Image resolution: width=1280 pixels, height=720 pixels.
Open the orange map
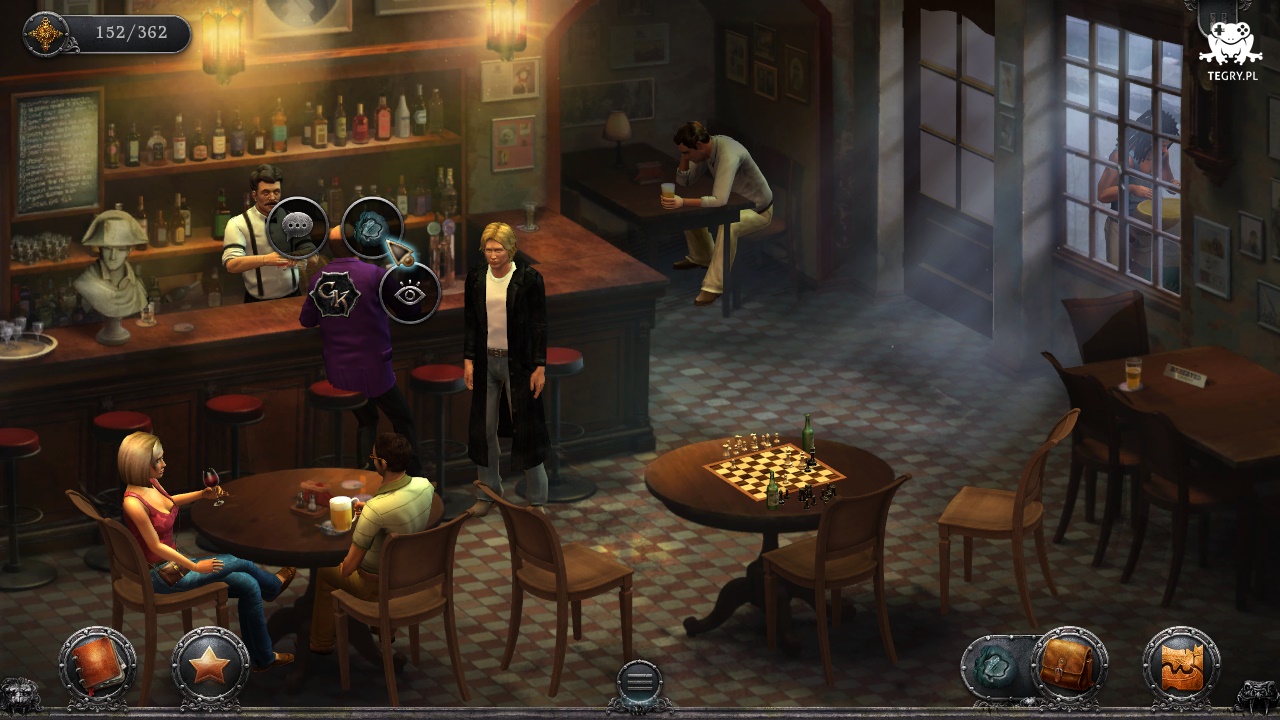[x=1182, y=665]
